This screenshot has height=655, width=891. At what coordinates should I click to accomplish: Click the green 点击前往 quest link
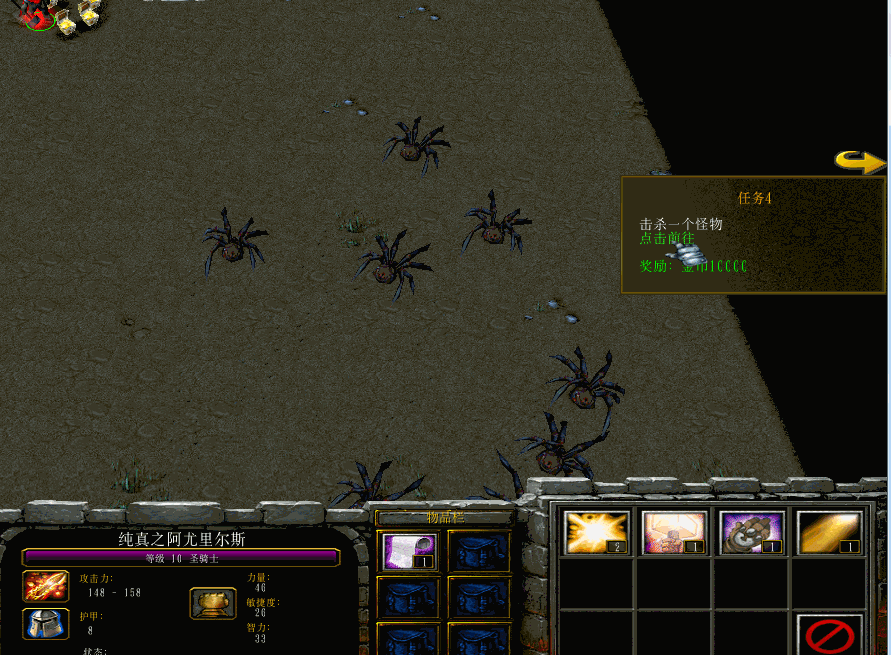coord(667,239)
